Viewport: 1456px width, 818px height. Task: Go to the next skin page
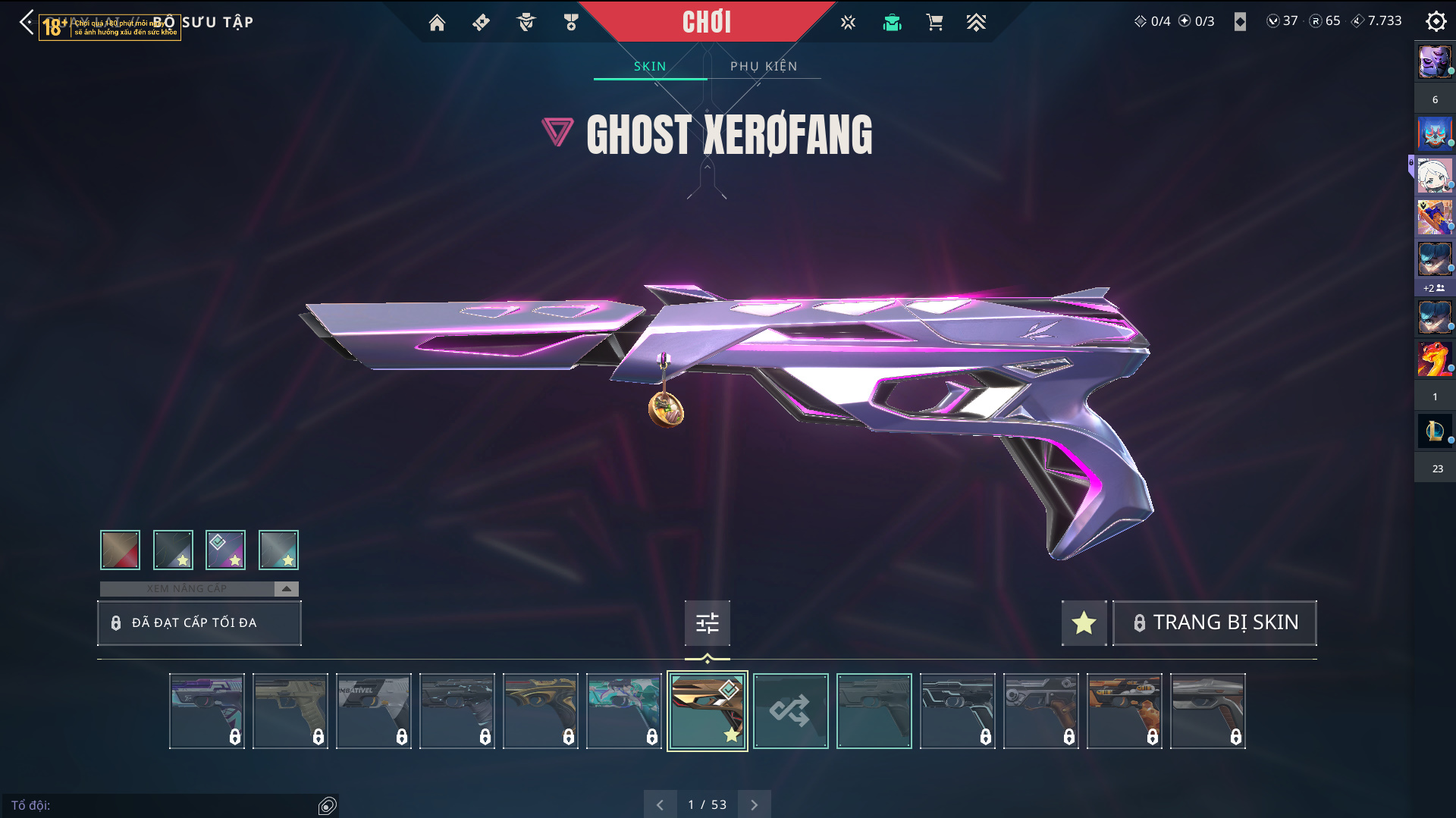pos(754,804)
